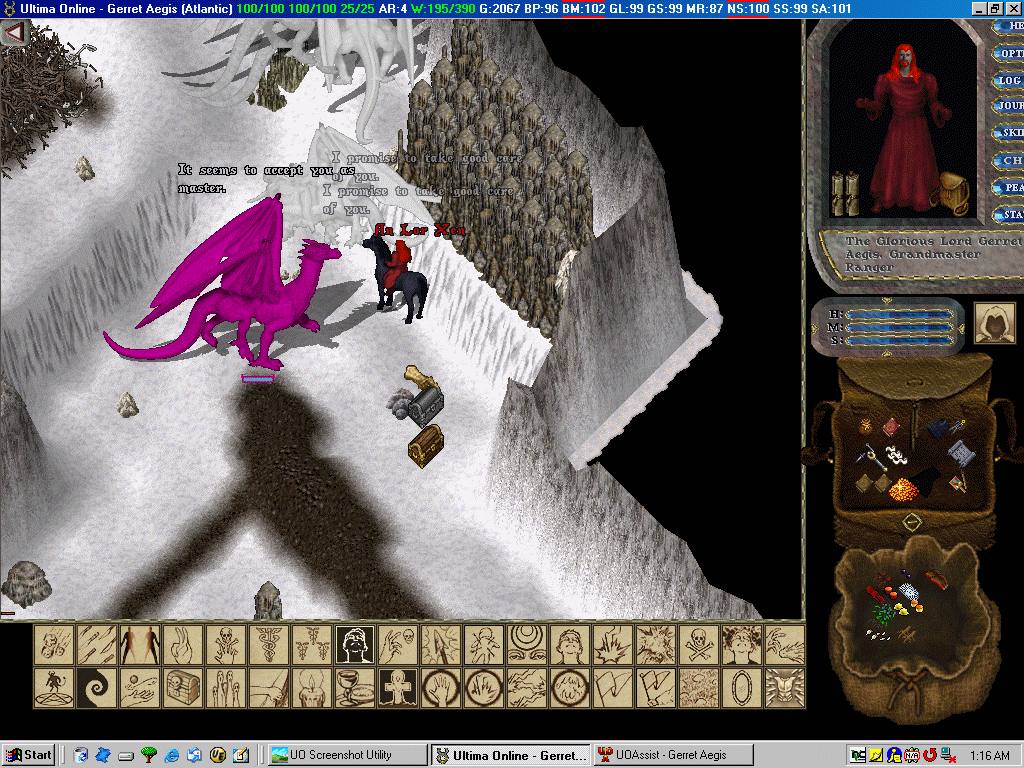Activate the skull and crossbones spell

(x=698, y=645)
